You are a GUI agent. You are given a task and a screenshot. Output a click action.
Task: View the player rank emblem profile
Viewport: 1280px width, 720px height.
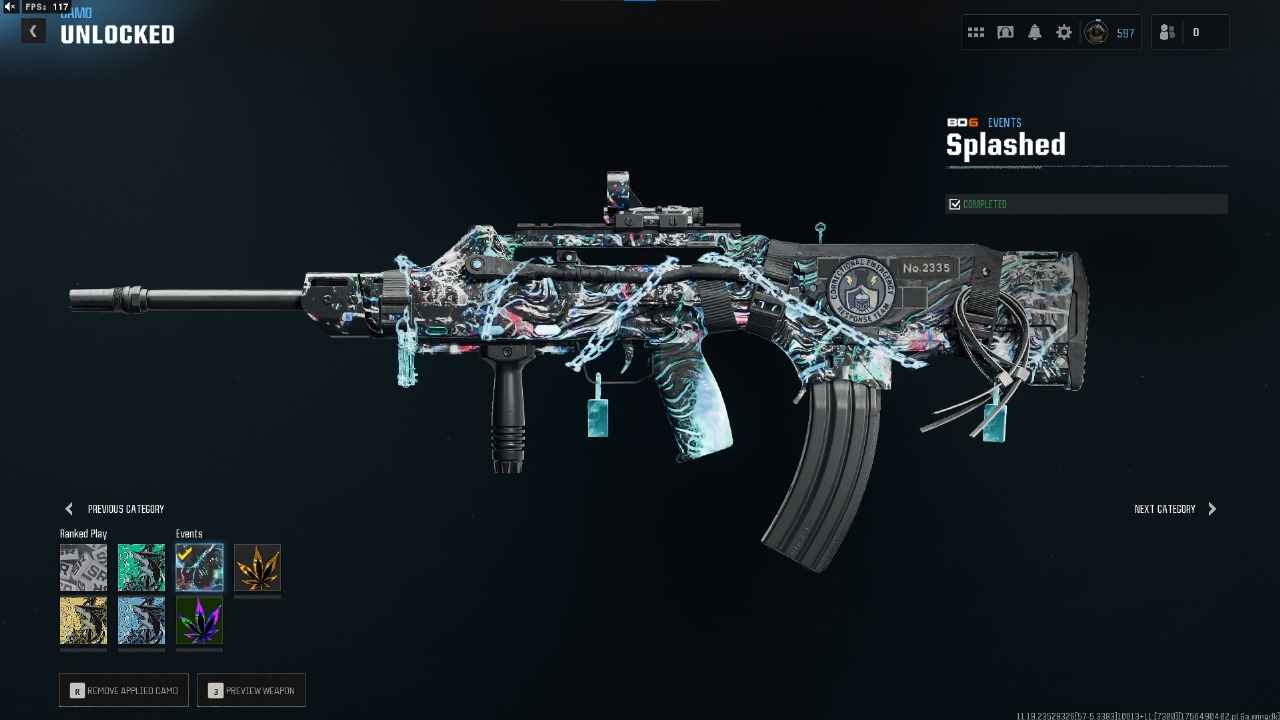pyautogui.click(x=1097, y=33)
